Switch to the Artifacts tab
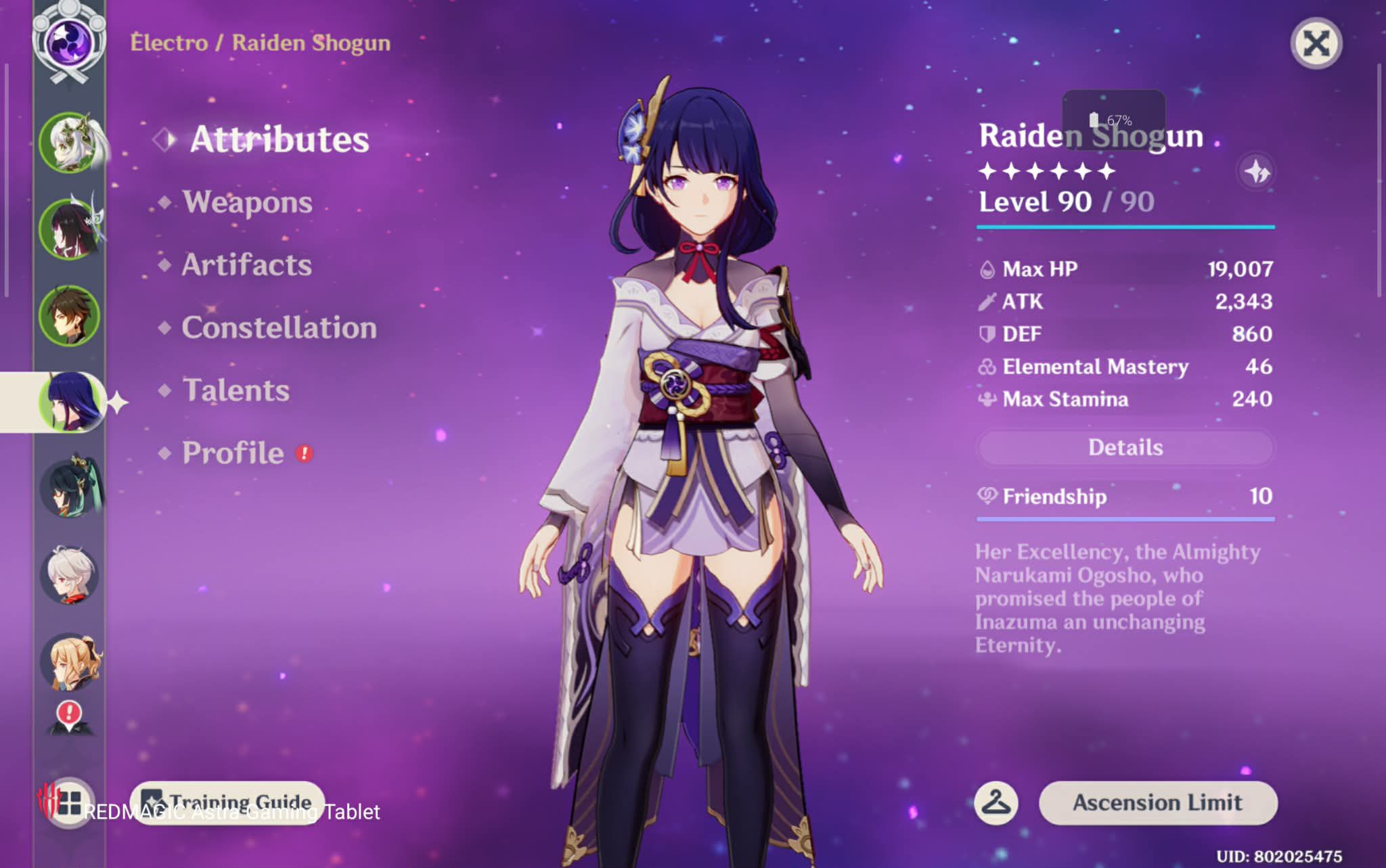The height and width of the screenshot is (868, 1386). (246, 265)
